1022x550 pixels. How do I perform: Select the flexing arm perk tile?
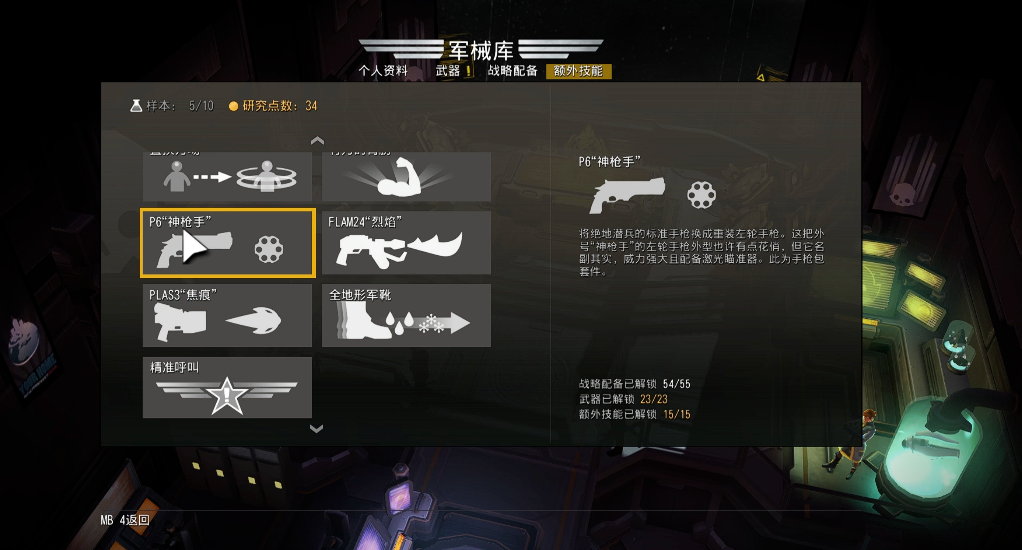(406, 177)
